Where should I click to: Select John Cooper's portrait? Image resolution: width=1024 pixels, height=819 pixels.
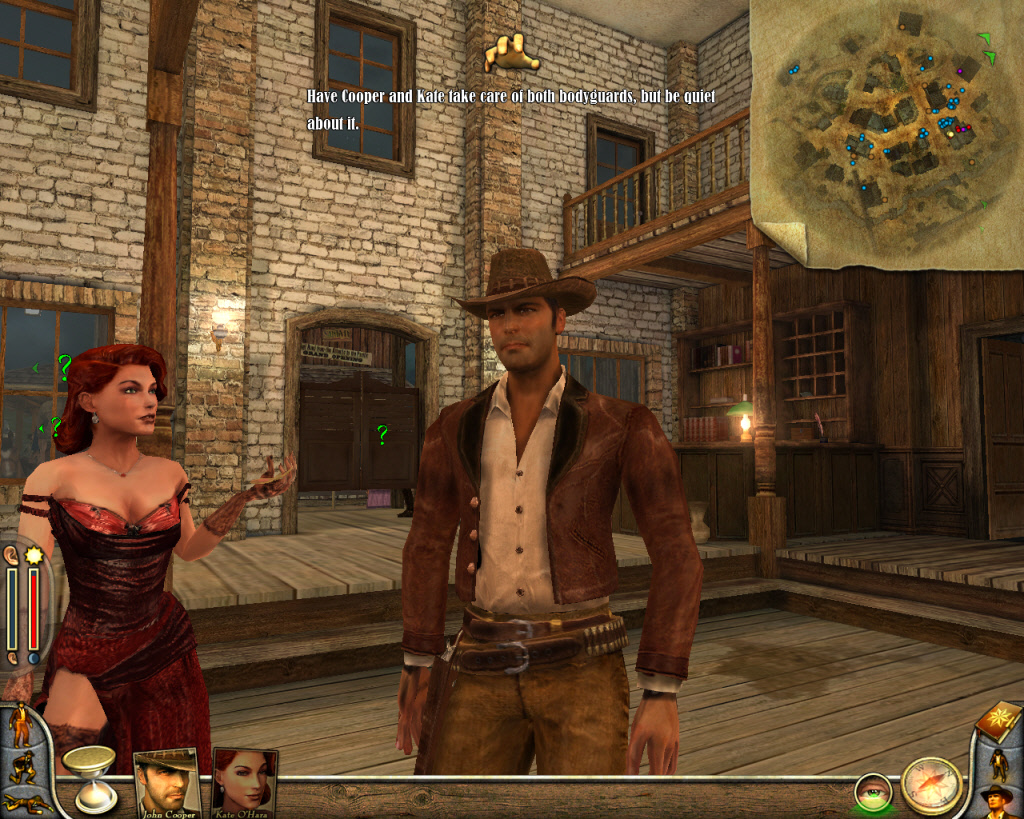165,780
